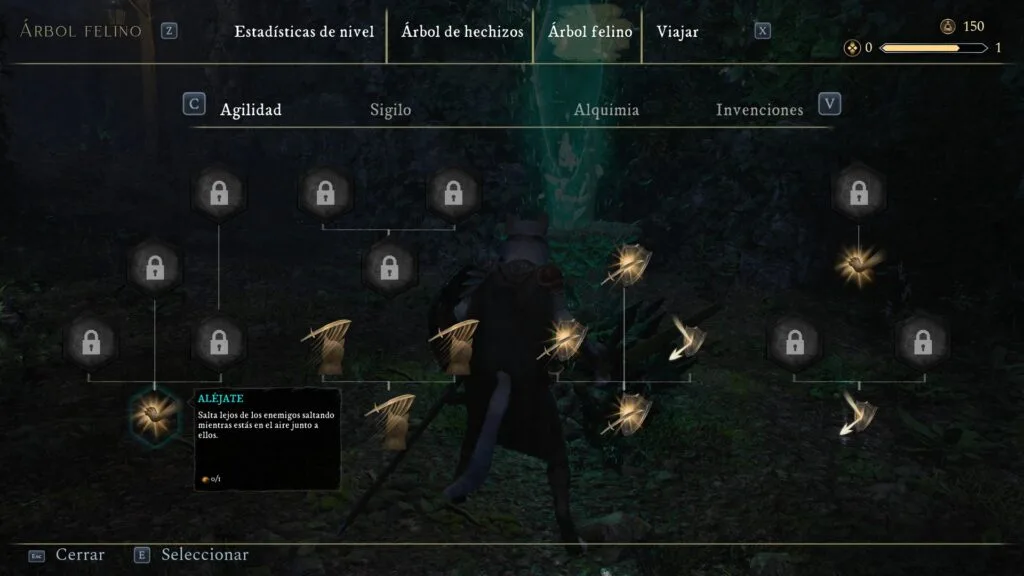
Task: Open the Estadísticas de nivel tab
Action: point(304,31)
